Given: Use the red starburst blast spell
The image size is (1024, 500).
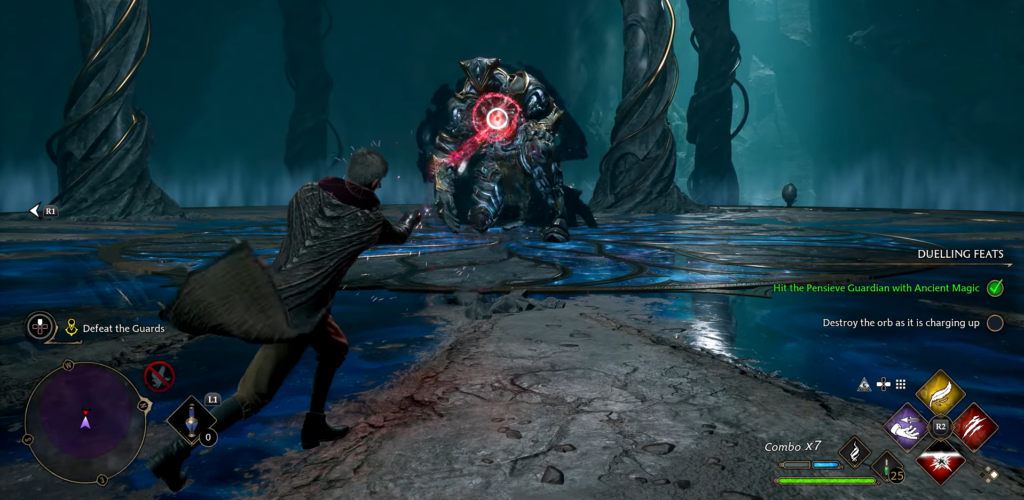Looking at the screenshot, I should pyautogui.click(x=940, y=461).
